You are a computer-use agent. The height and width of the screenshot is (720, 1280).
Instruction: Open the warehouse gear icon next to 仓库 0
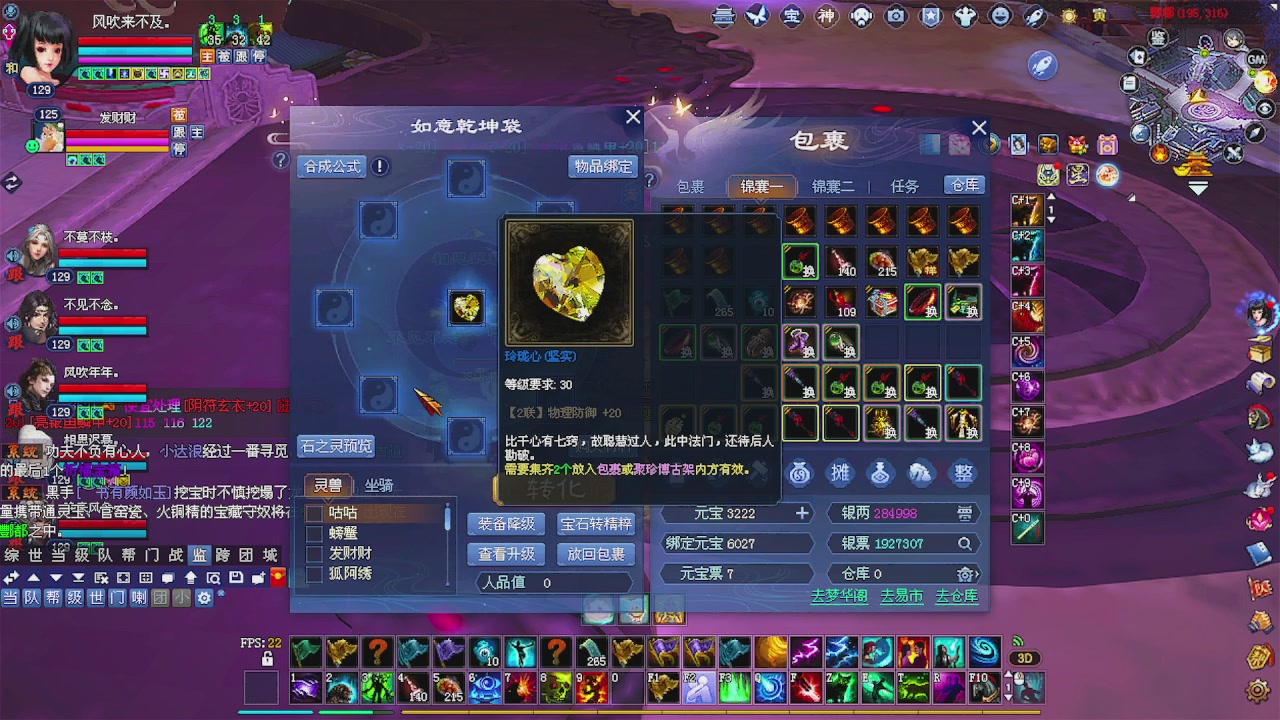point(965,575)
